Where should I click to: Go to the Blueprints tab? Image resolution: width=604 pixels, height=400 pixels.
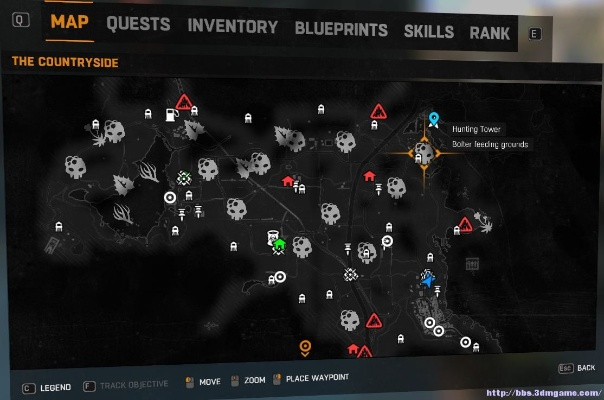click(x=341, y=29)
